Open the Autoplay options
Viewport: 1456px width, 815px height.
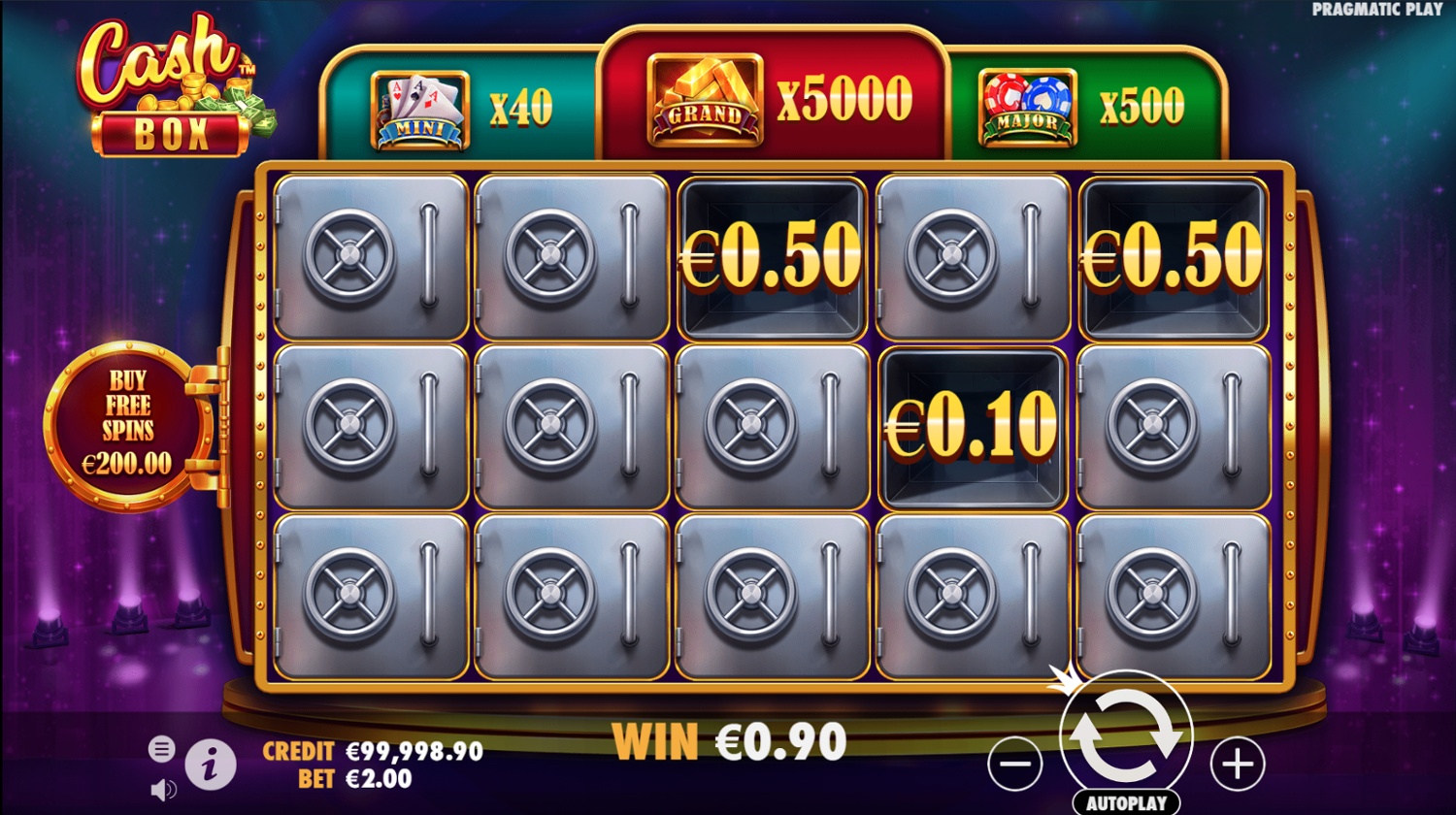click(x=1126, y=803)
